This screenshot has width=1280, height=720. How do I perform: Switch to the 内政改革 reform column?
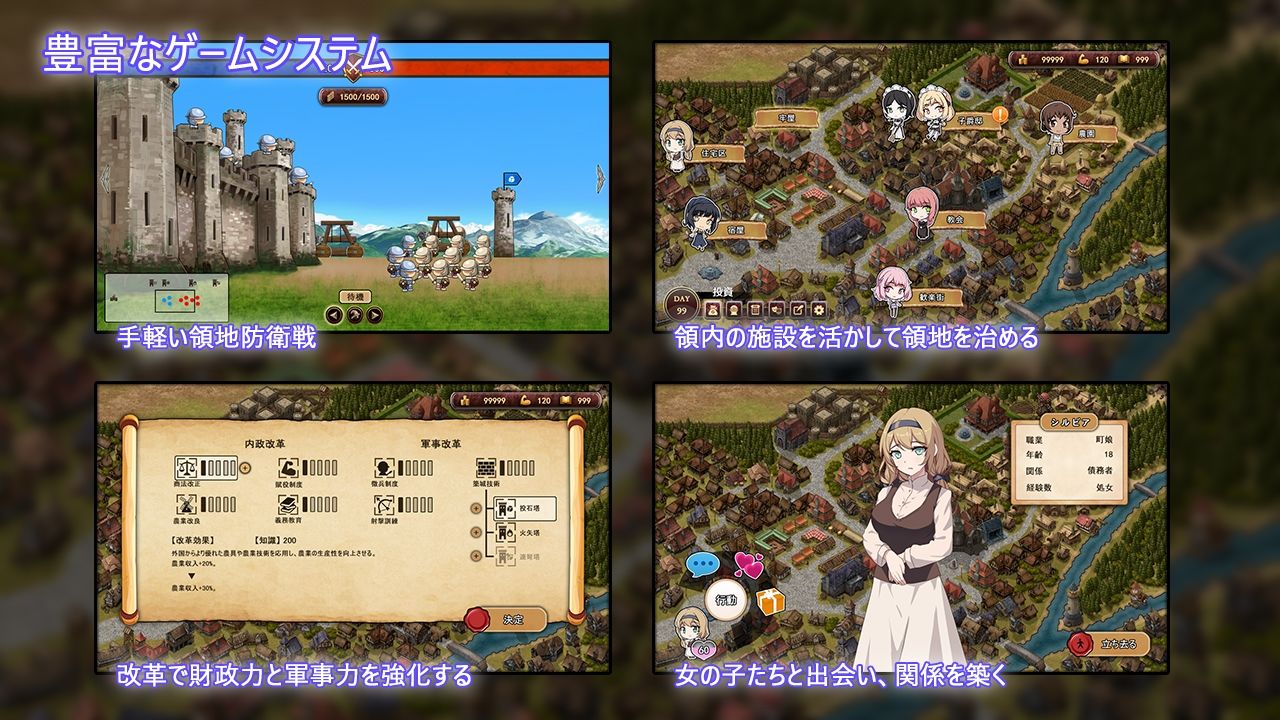click(266, 443)
